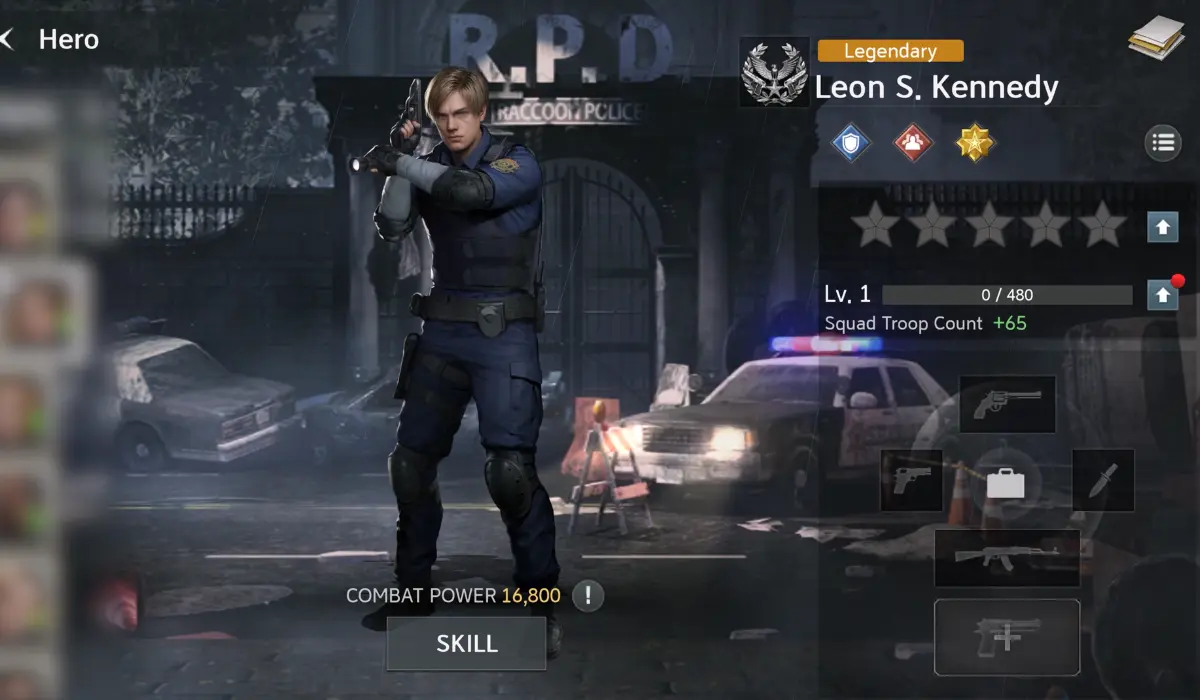
Task: Click Leon's eagle badge emblem
Action: click(x=774, y=72)
